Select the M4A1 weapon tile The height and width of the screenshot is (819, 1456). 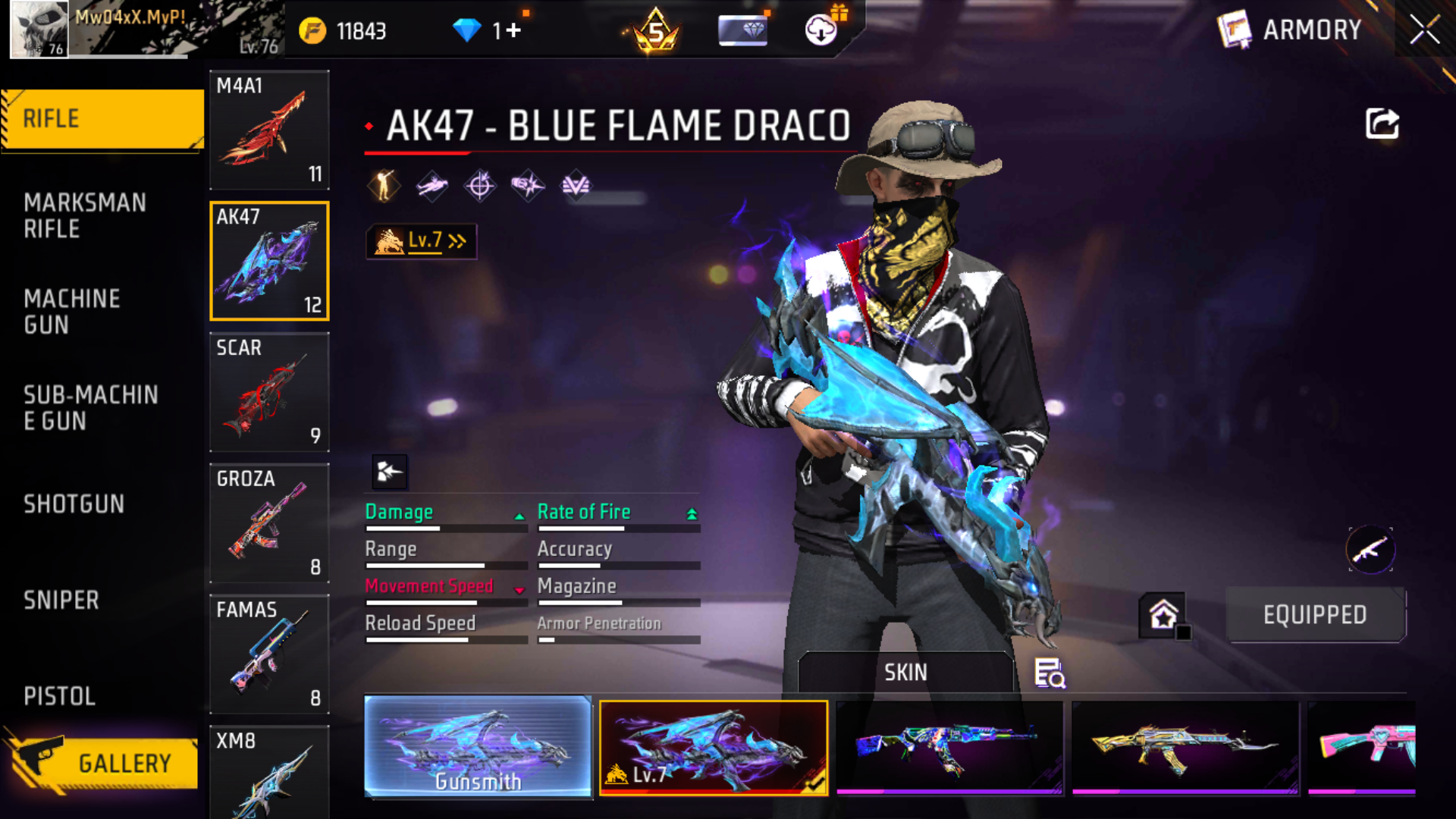269,130
